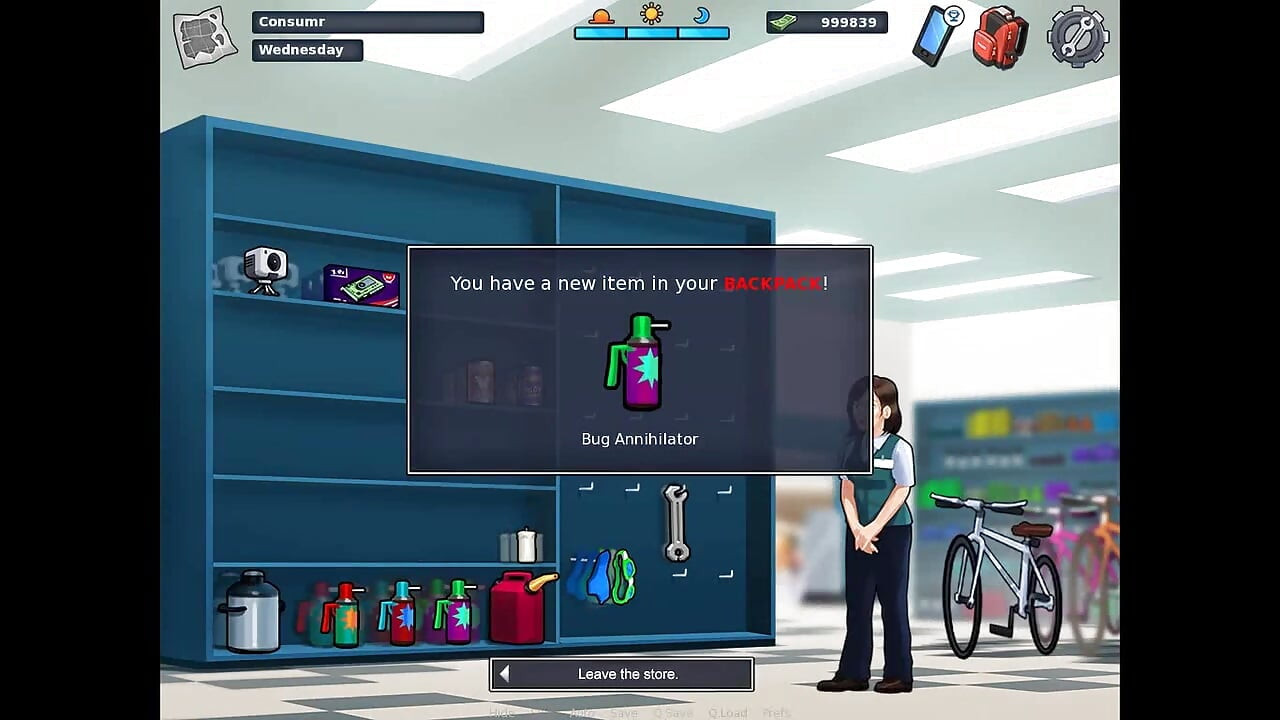This screenshot has height=720, width=1280.
Task: Click Save in the quick menu
Action: 623,713
